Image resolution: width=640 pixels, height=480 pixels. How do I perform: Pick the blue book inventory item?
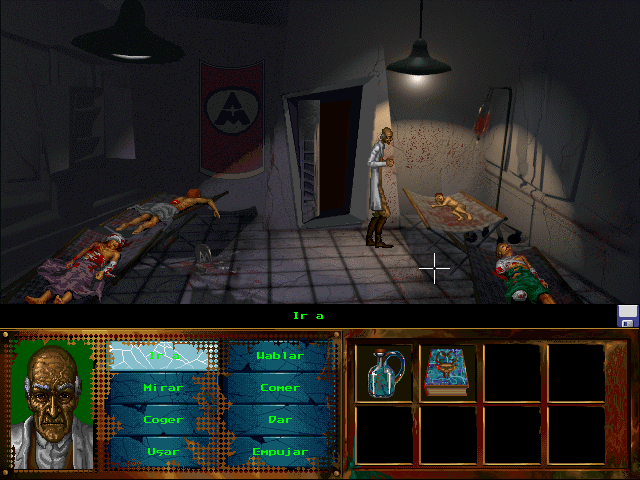click(447, 371)
